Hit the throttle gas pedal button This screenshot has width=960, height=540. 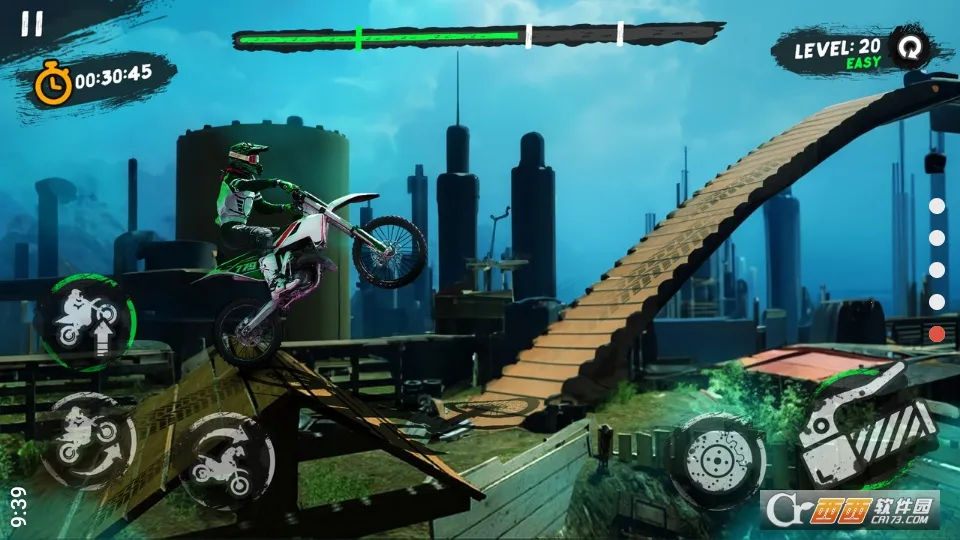tap(868, 425)
